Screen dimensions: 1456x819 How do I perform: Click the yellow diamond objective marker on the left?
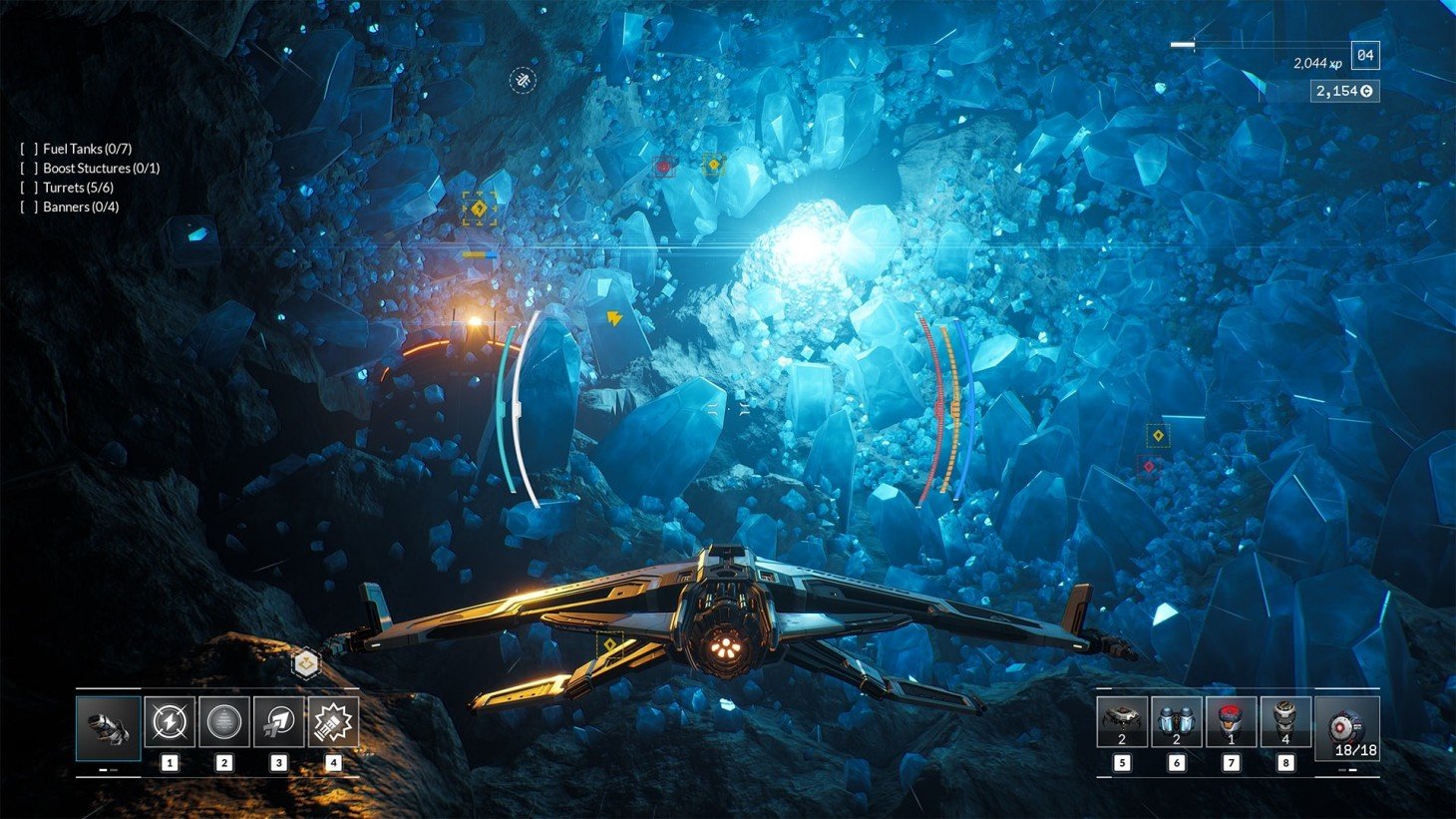pyautogui.click(x=478, y=209)
